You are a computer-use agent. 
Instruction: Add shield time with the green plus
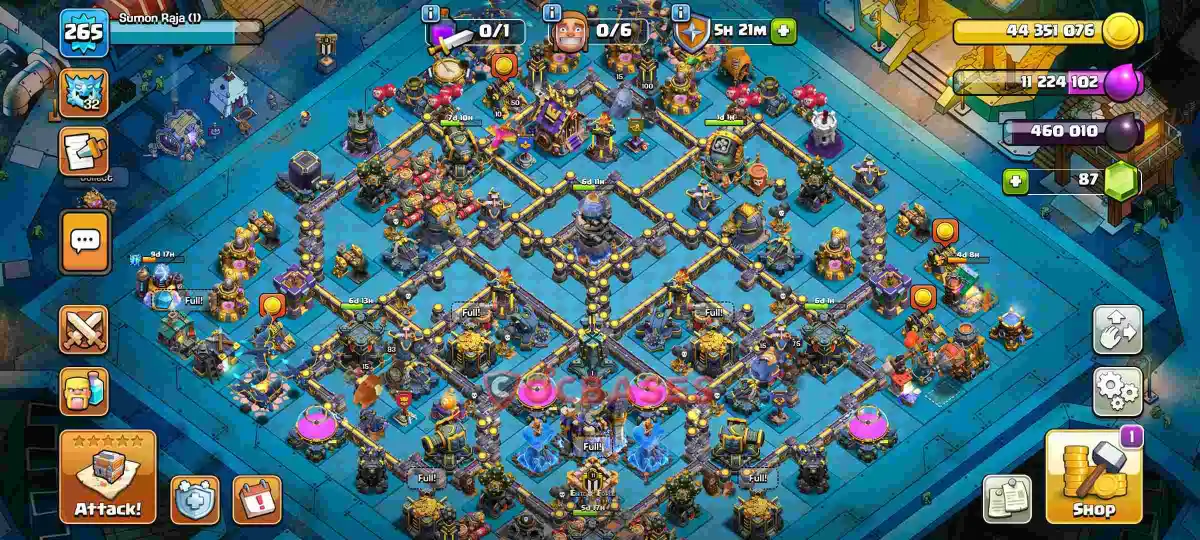783,31
